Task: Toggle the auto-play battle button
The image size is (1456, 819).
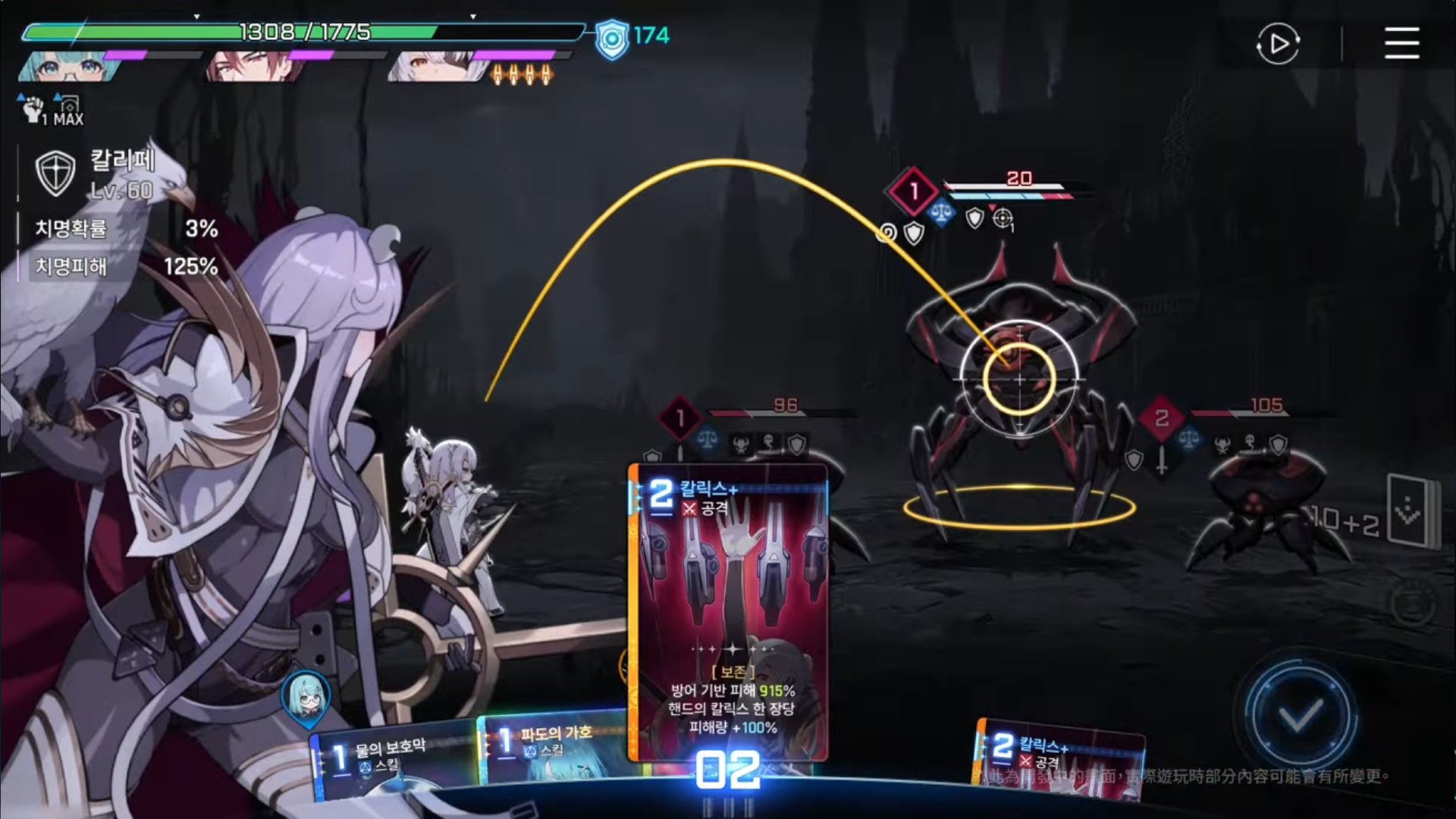Action: click(x=1278, y=43)
